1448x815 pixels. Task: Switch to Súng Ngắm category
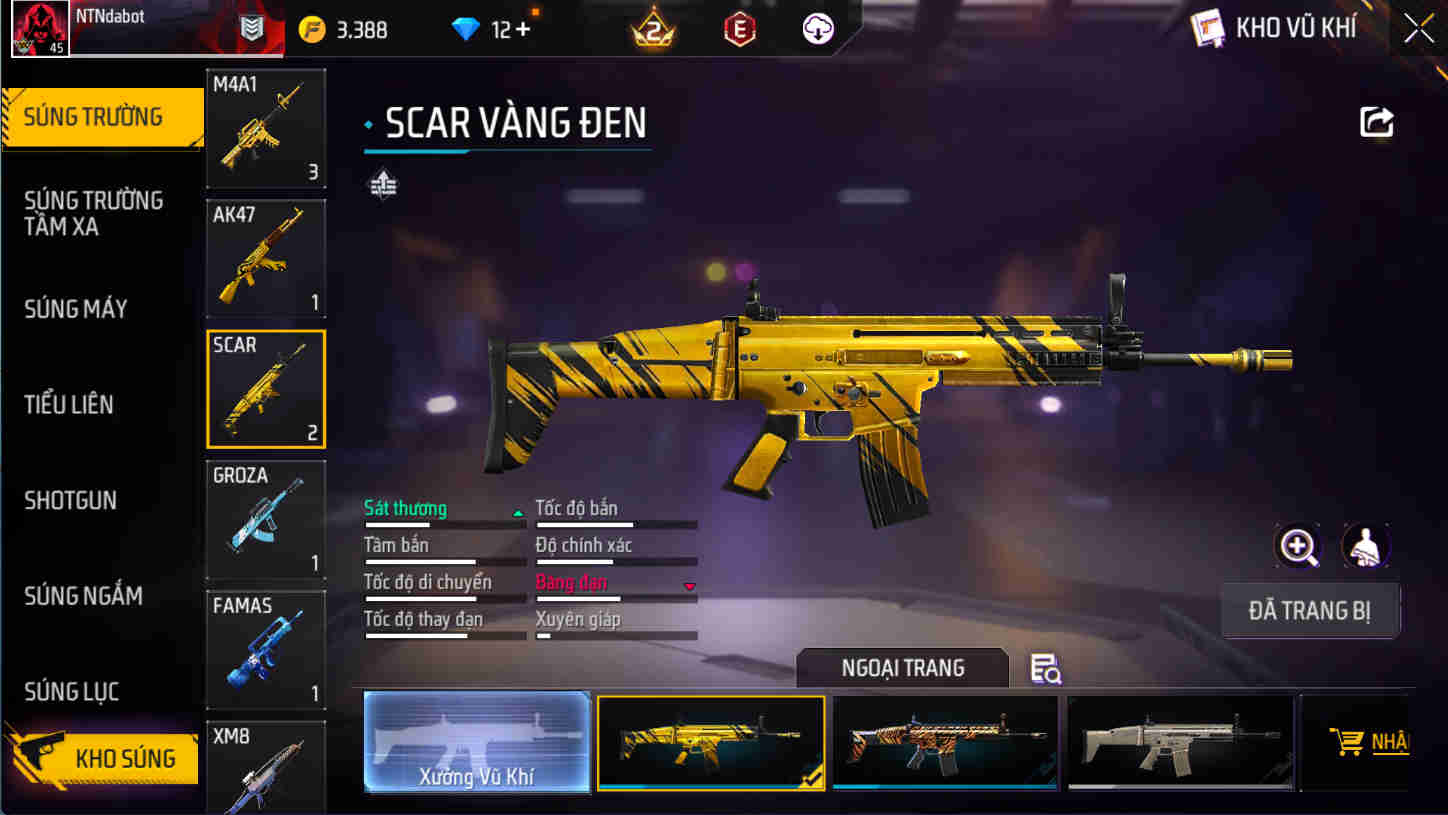click(x=83, y=596)
